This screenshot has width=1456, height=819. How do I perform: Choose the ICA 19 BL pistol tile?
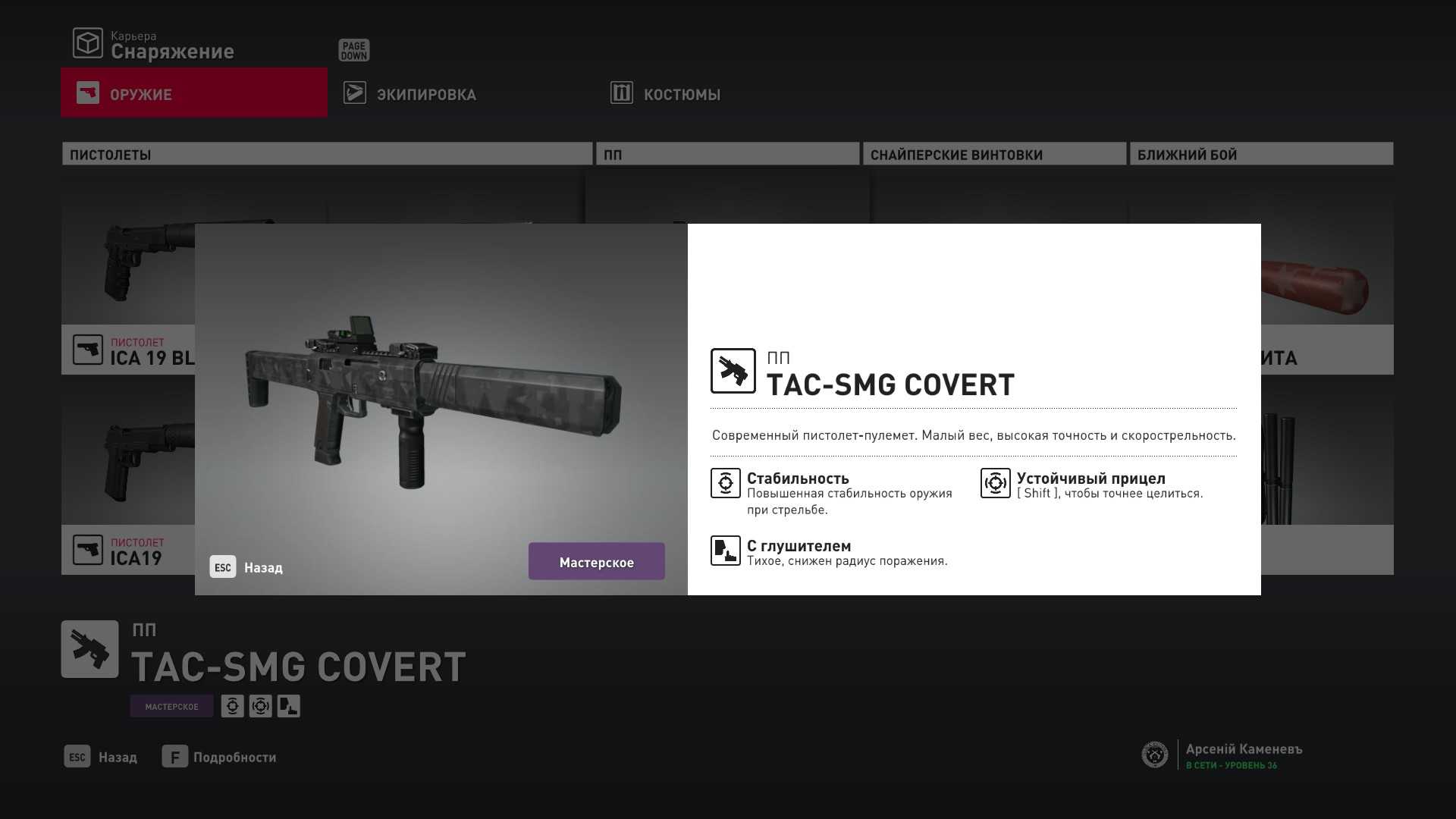(x=127, y=350)
